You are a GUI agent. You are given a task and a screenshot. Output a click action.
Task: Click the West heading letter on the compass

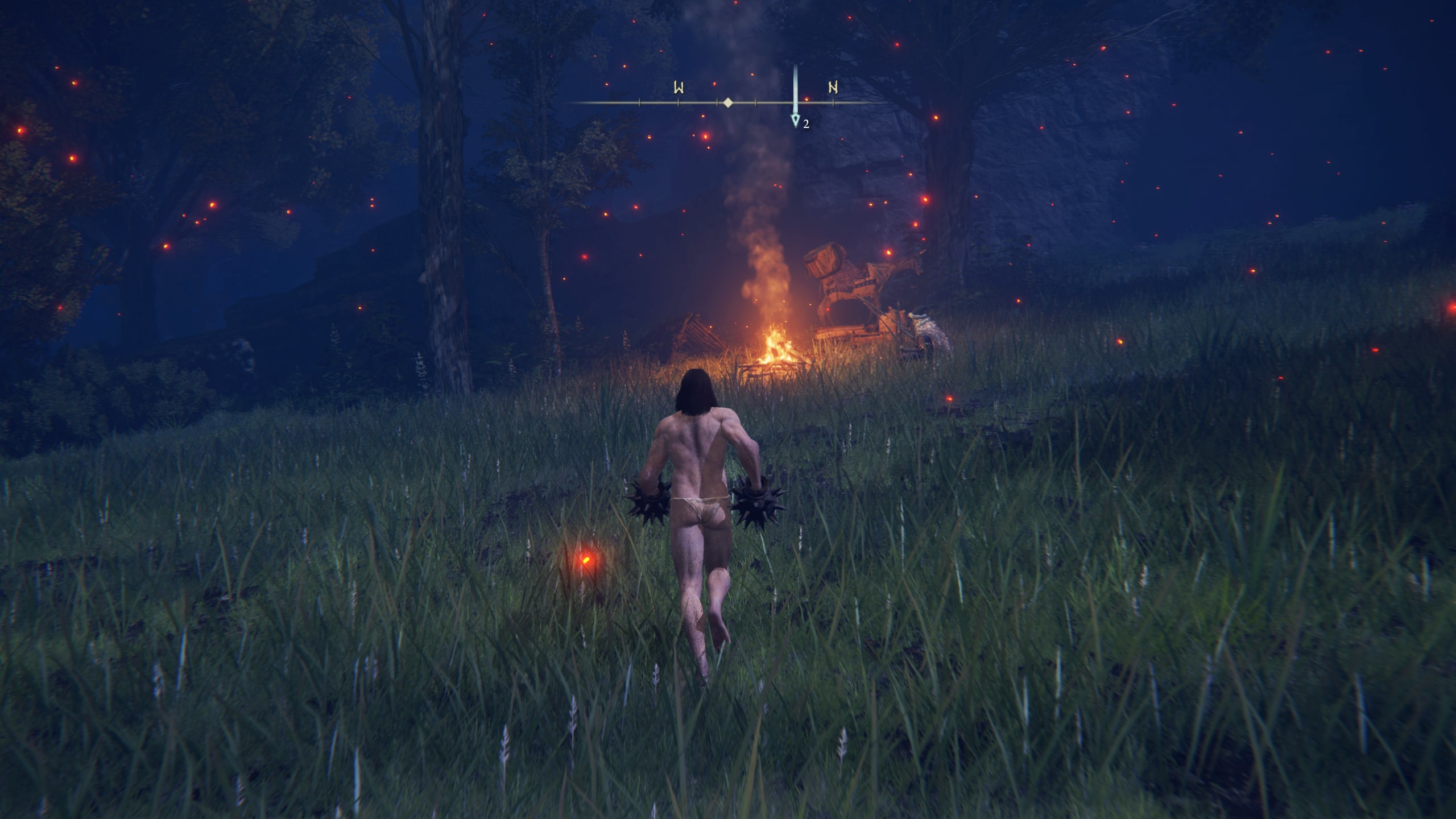click(x=679, y=88)
